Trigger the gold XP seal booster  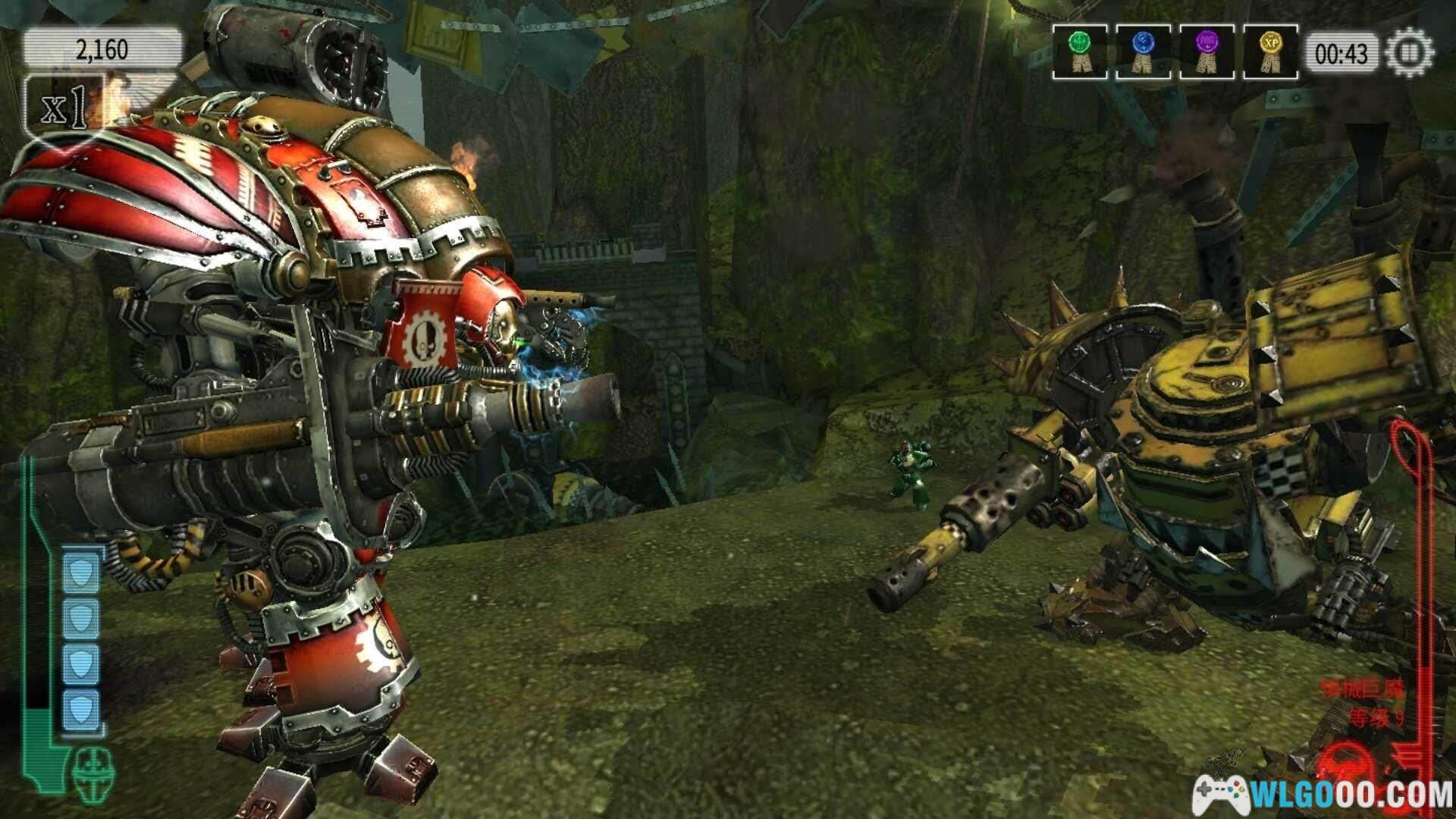[x=1270, y=52]
